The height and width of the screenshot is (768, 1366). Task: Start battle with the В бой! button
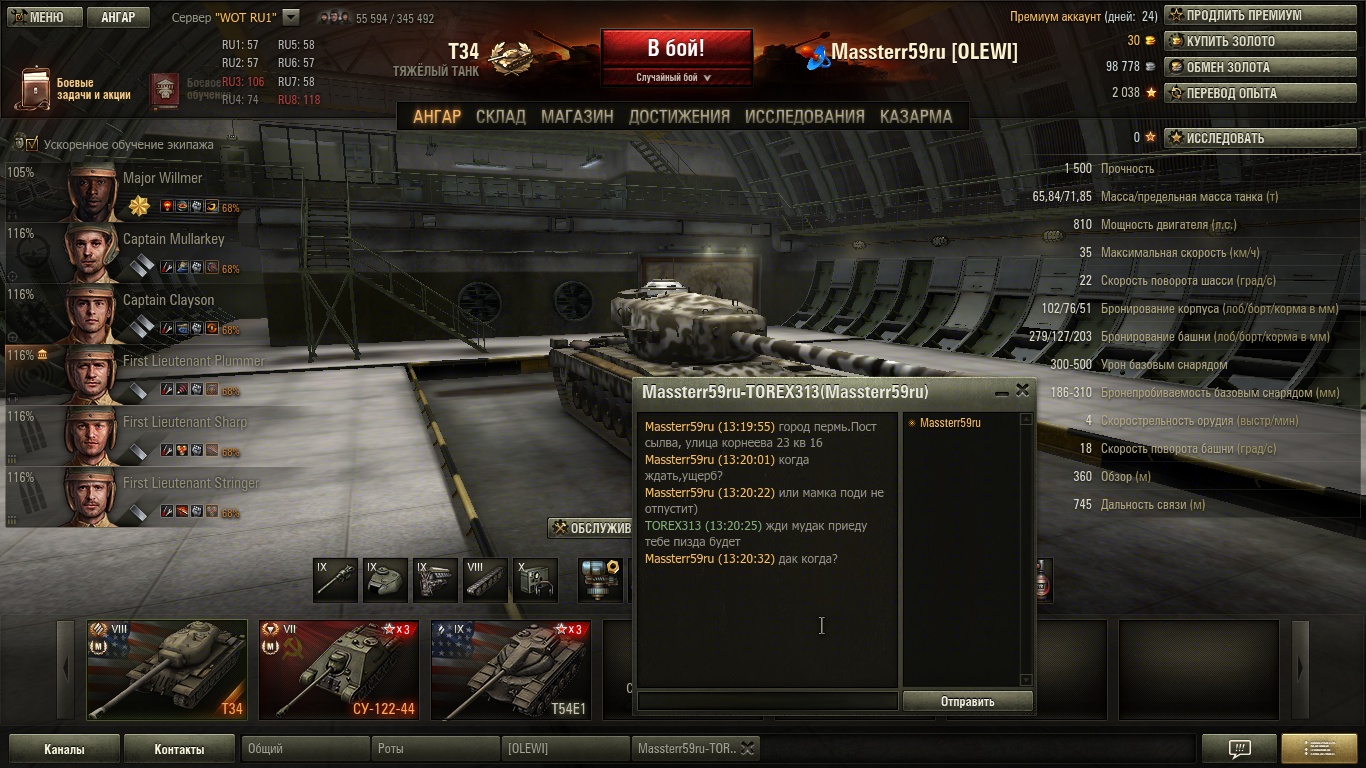[676, 48]
